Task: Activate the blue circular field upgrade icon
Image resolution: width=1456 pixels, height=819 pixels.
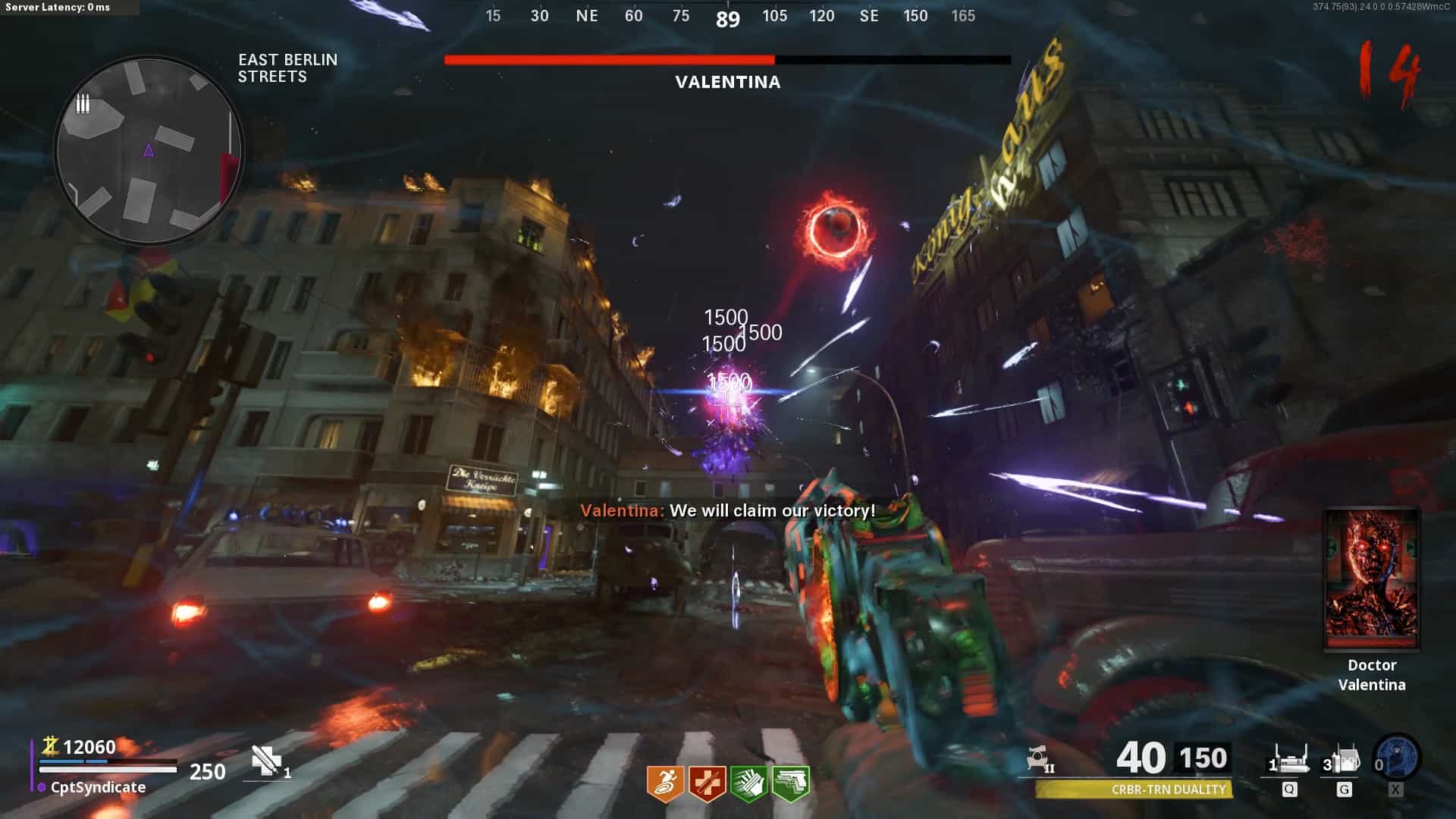Action: (x=1397, y=758)
